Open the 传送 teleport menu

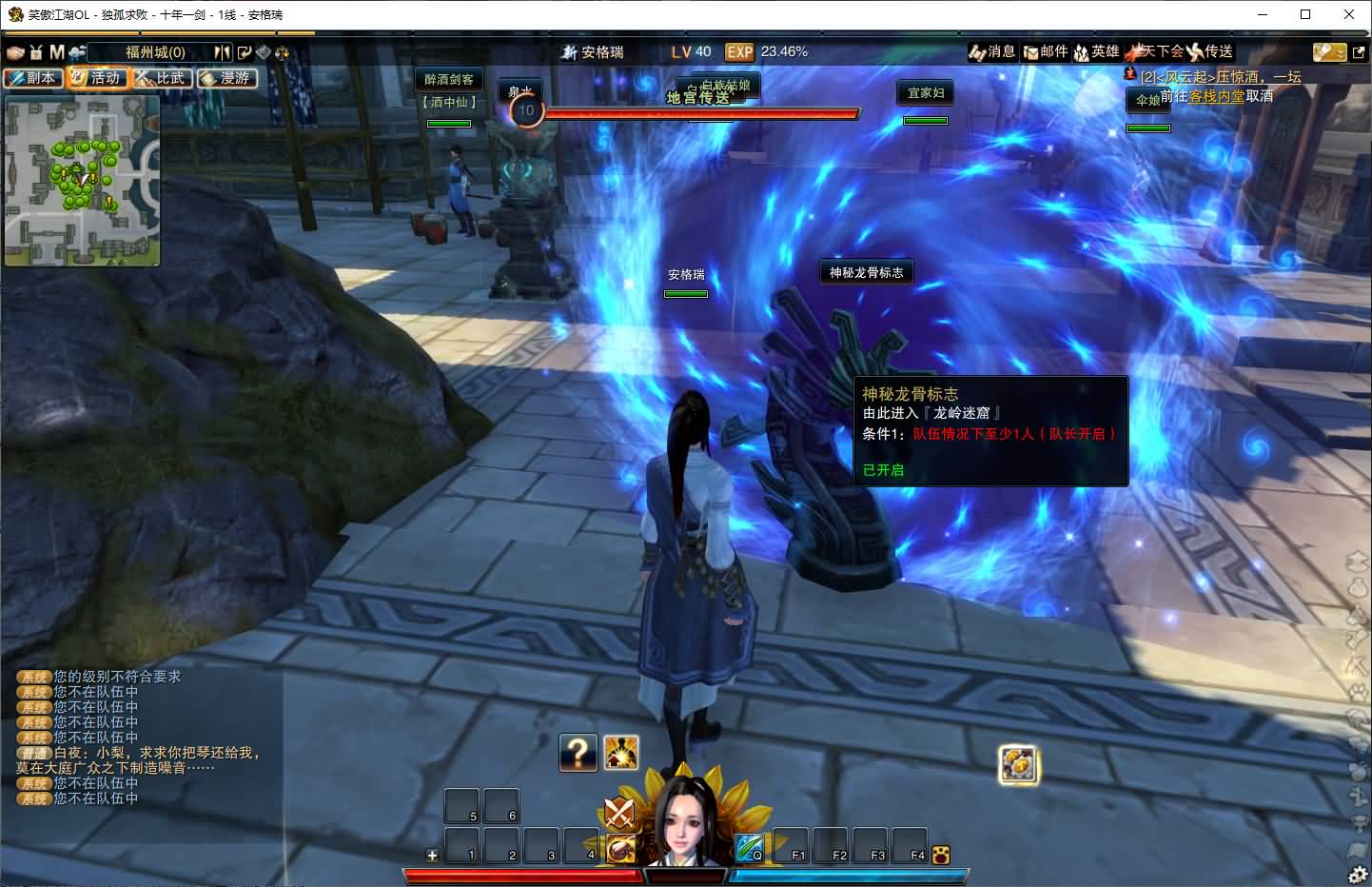pyautogui.click(x=1210, y=52)
